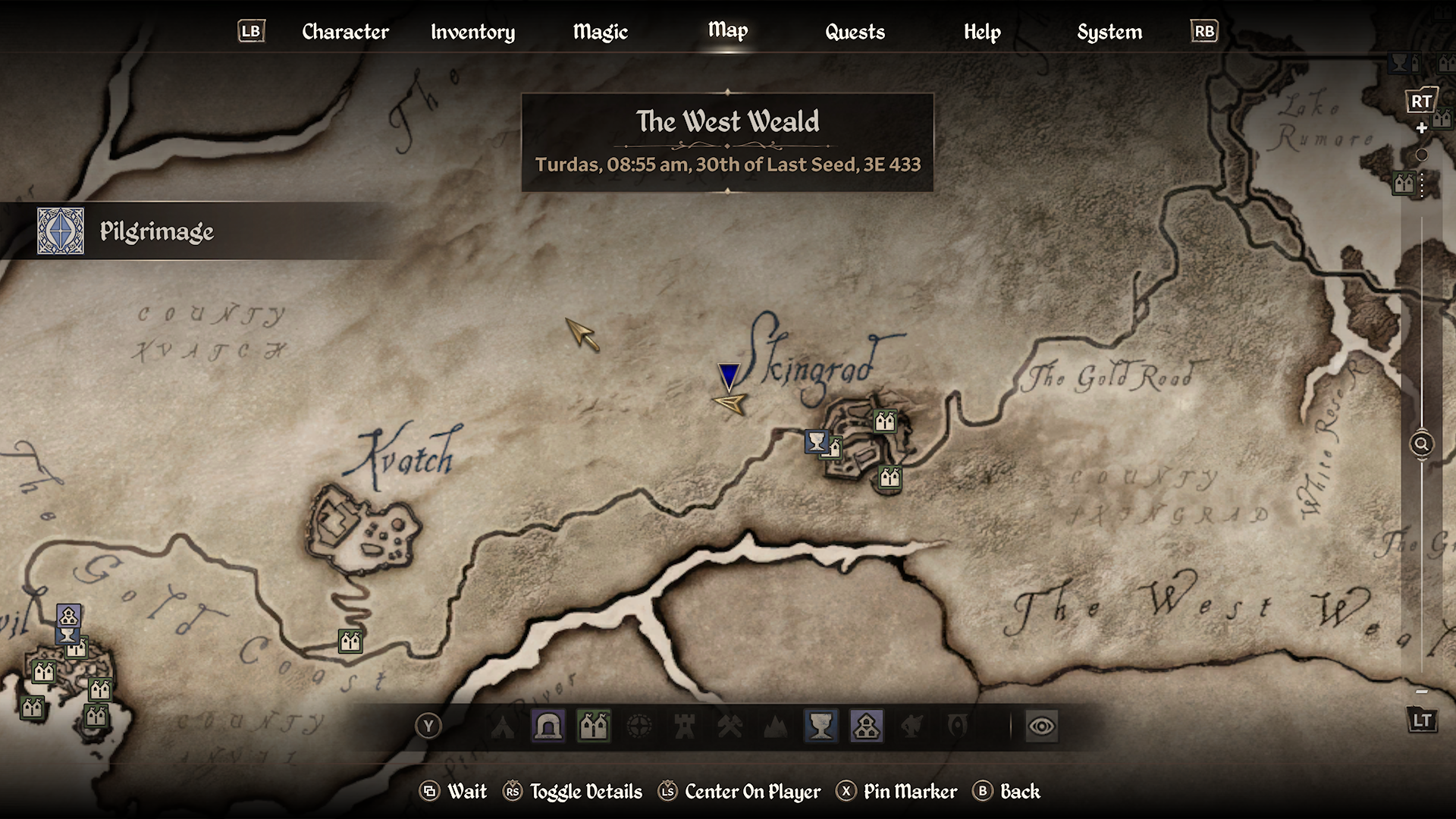The width and height of the screenshot is (1456, 819).
Task: Toggle the blue chalice map filter
Action: tap(821, 726)
